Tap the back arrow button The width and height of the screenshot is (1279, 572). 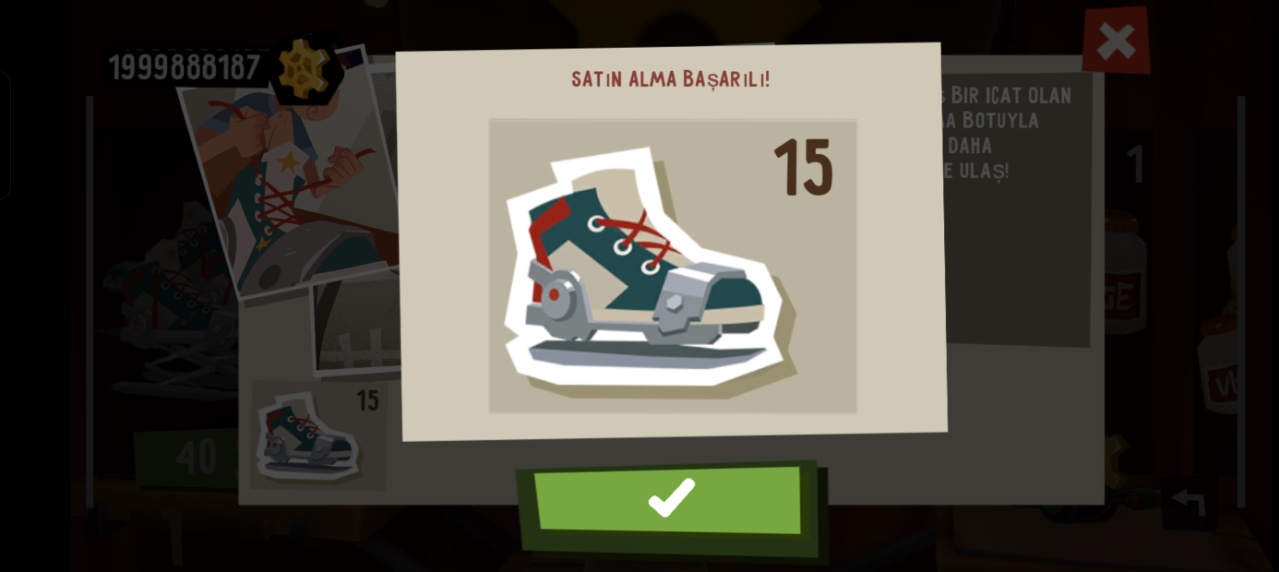tap(1189, 503)
